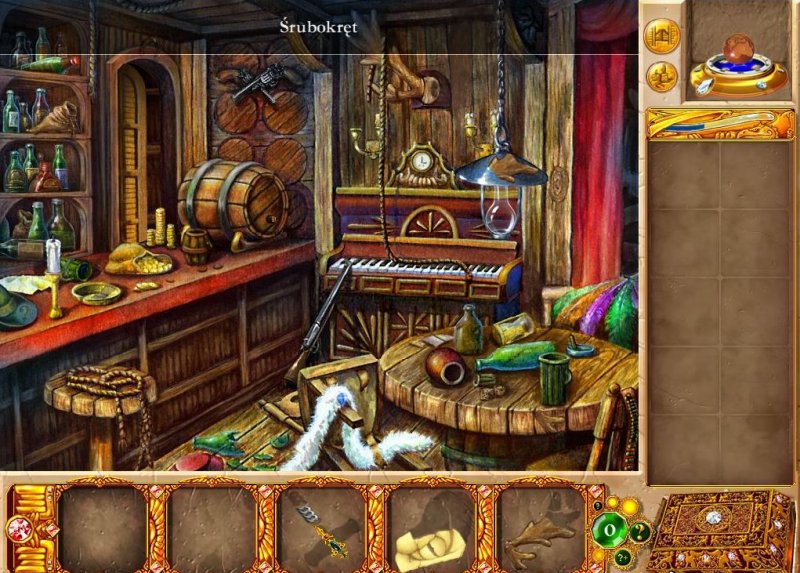Click the large green hint gem

coord(608,531)
